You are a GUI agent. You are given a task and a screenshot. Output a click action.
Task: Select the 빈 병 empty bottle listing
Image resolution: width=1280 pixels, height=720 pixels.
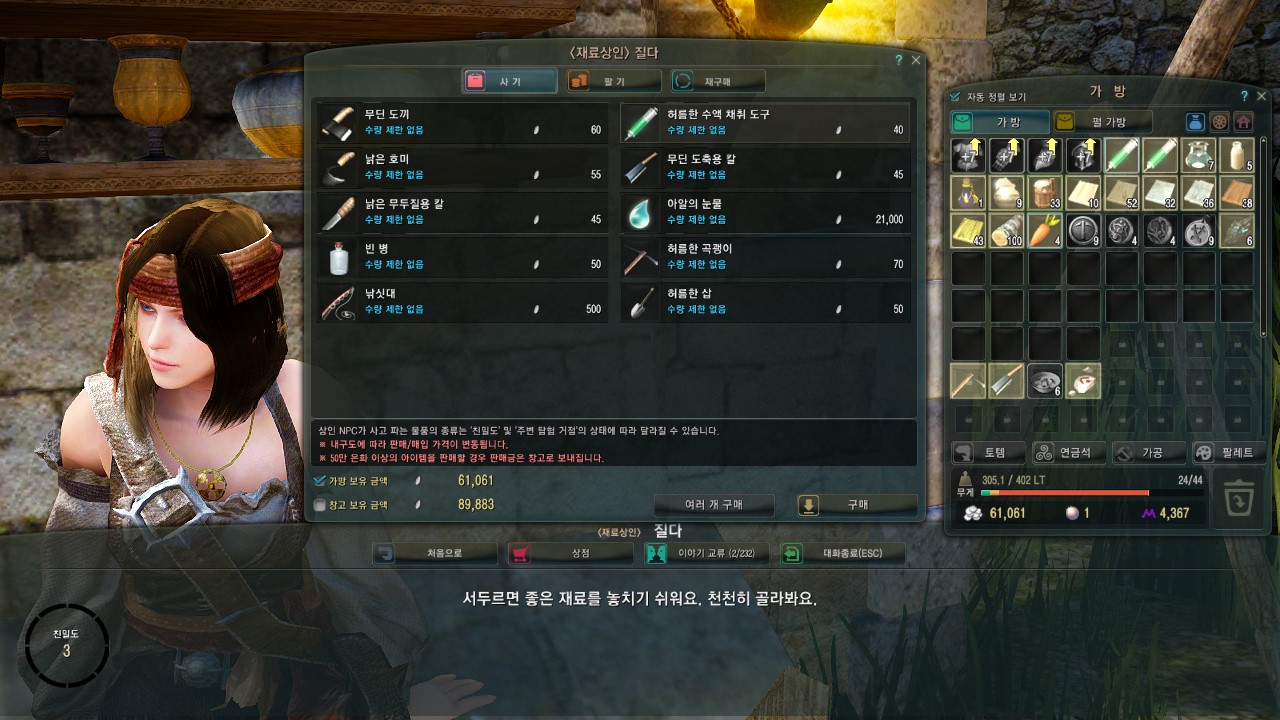point(461,257)
